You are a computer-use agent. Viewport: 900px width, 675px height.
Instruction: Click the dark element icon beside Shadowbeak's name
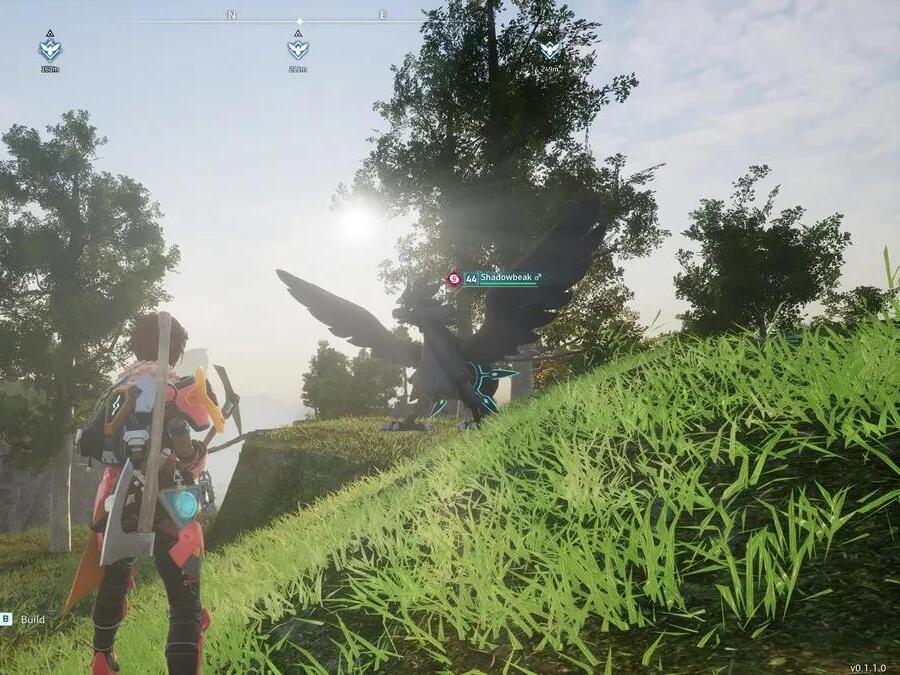[x=454, y=279]
